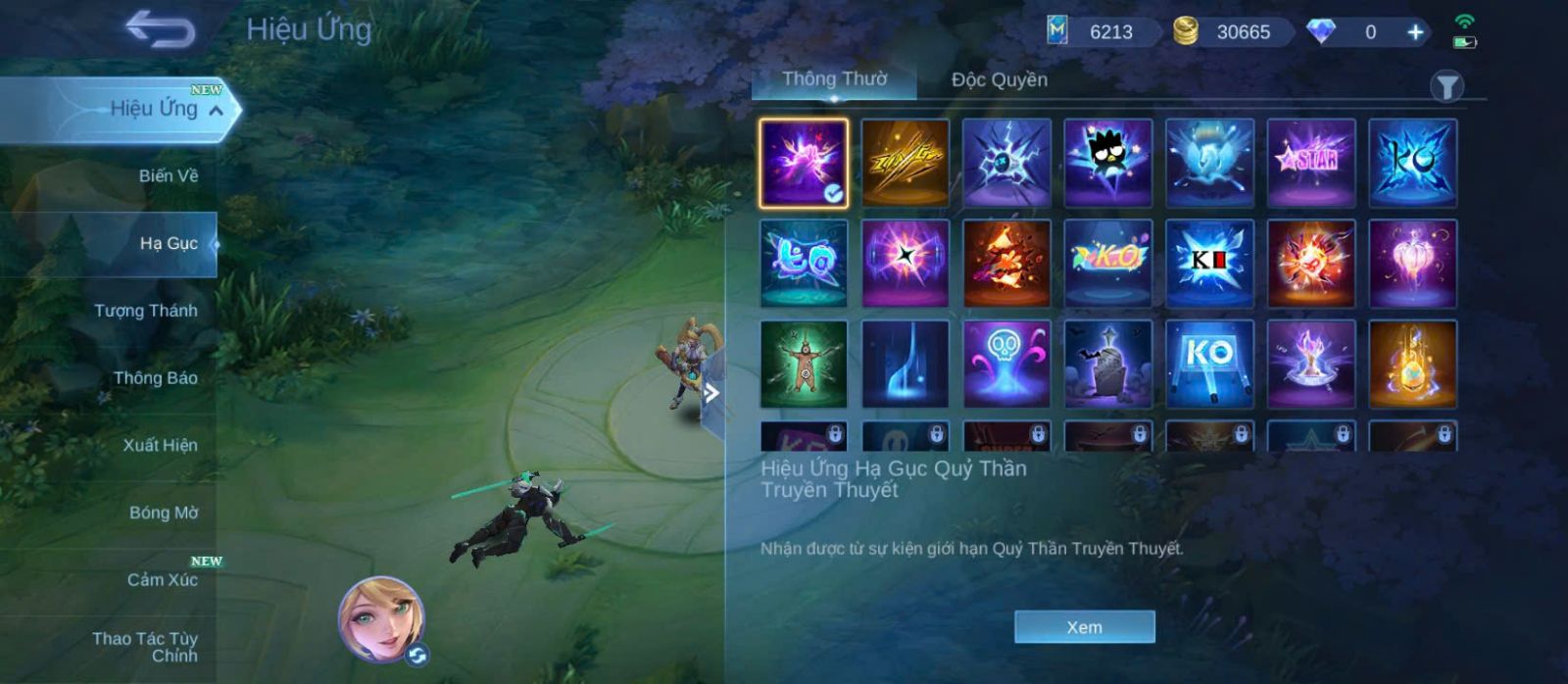Pick the tombstone with bats effect

tap(1107, 364)
